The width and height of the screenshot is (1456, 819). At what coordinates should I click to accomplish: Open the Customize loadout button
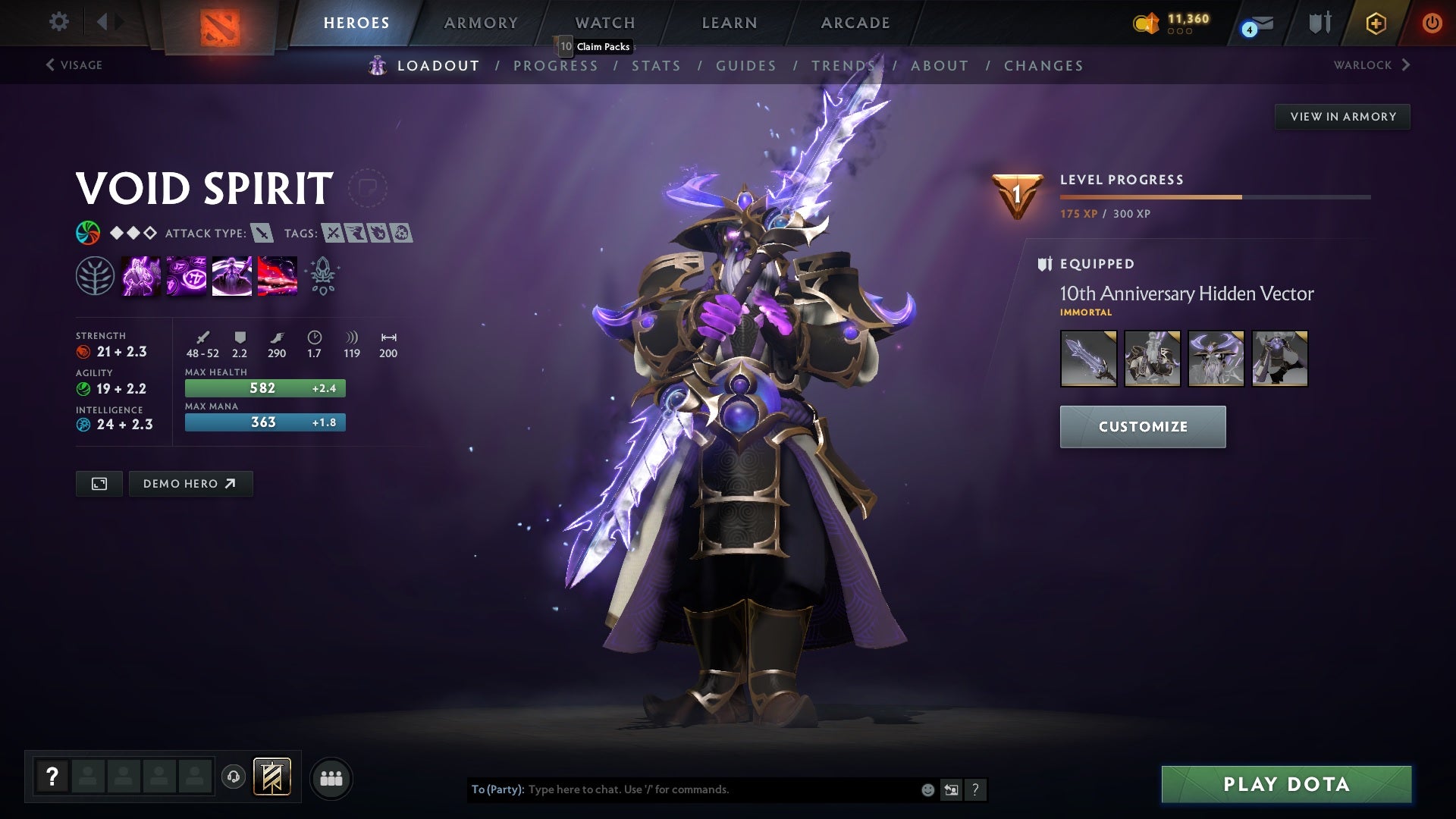[x=1142, y=427]
